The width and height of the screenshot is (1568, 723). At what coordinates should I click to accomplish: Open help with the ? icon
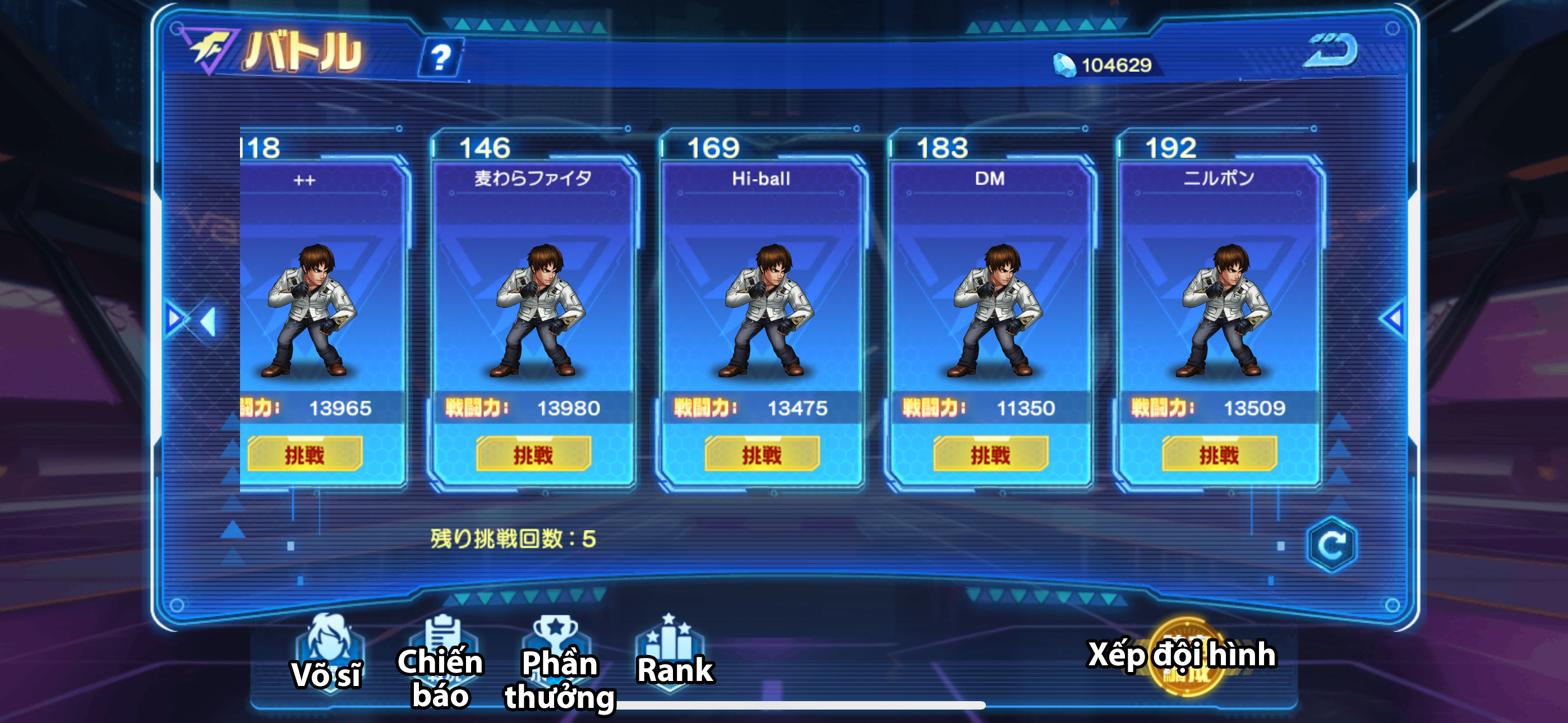tap(440, 58)
